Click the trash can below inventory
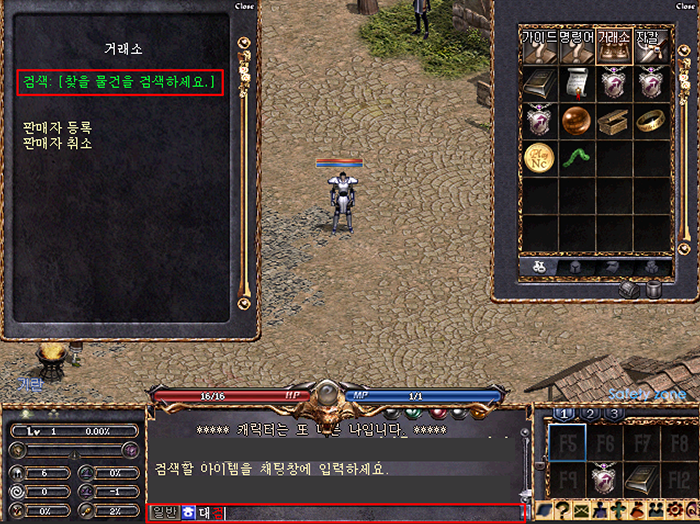Image resolution: width=700 pixels, height=524 pixels. (652, 289)
